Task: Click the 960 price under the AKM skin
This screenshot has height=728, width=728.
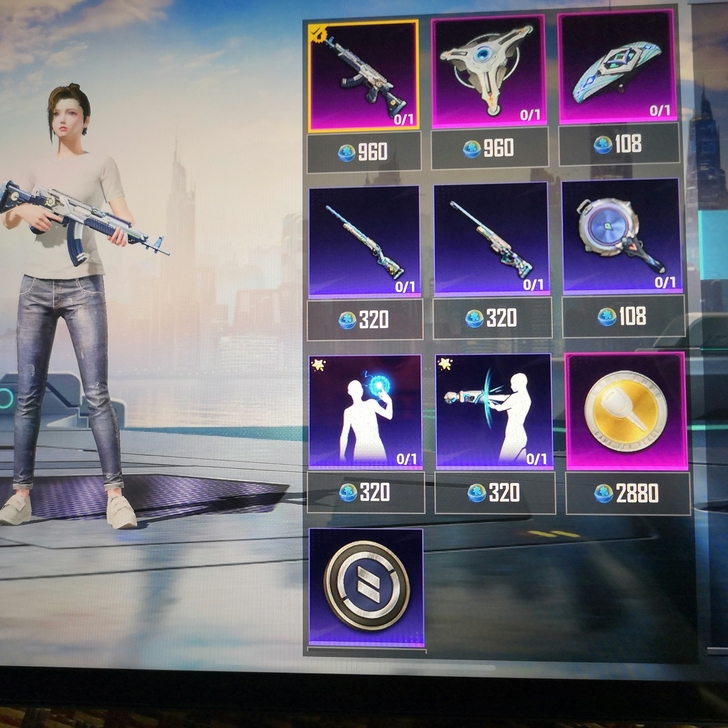Action: pos(363,153)
